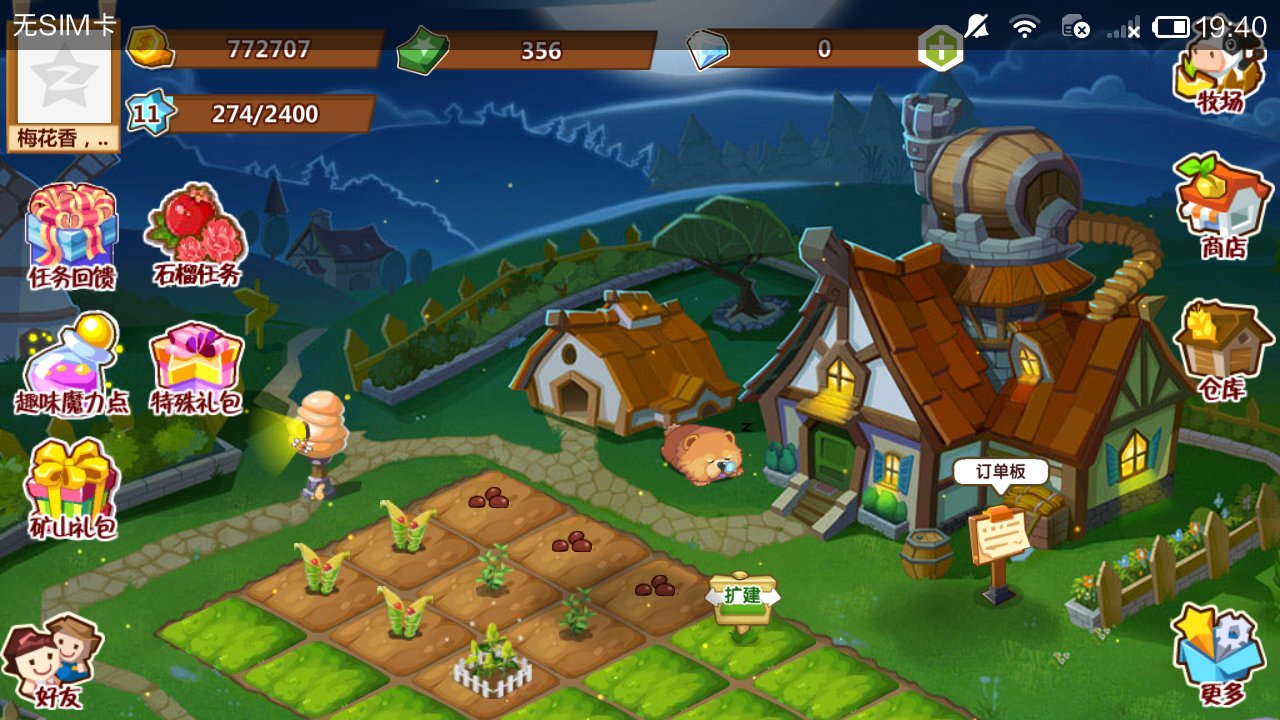
Task: Open the 石榴任务 pomegranate quest
Action: click(x=197, y=234)
